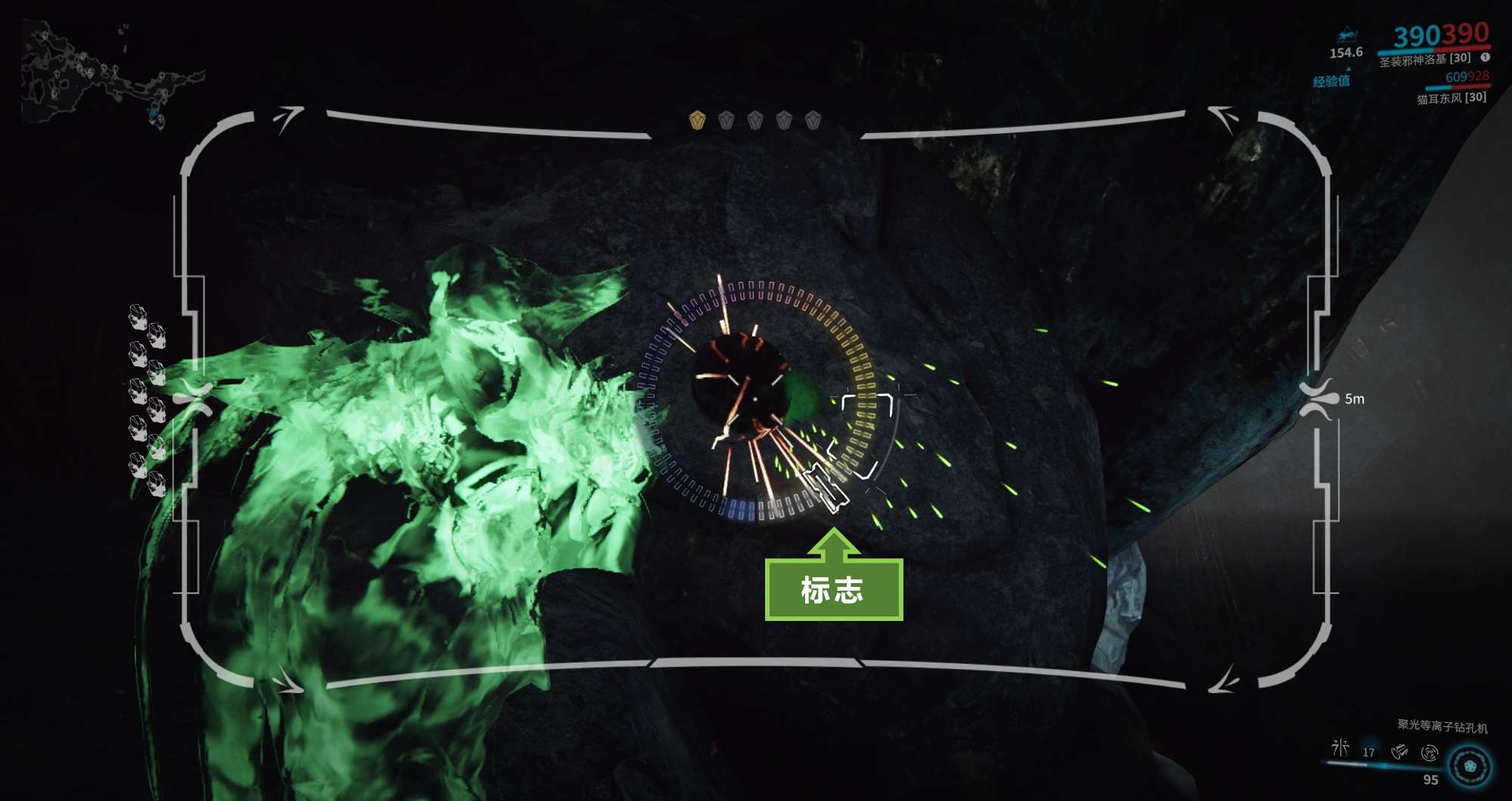The image size is (1512, 801).
Task: Click the ability icon showing 17
Action: (1369, 751)
